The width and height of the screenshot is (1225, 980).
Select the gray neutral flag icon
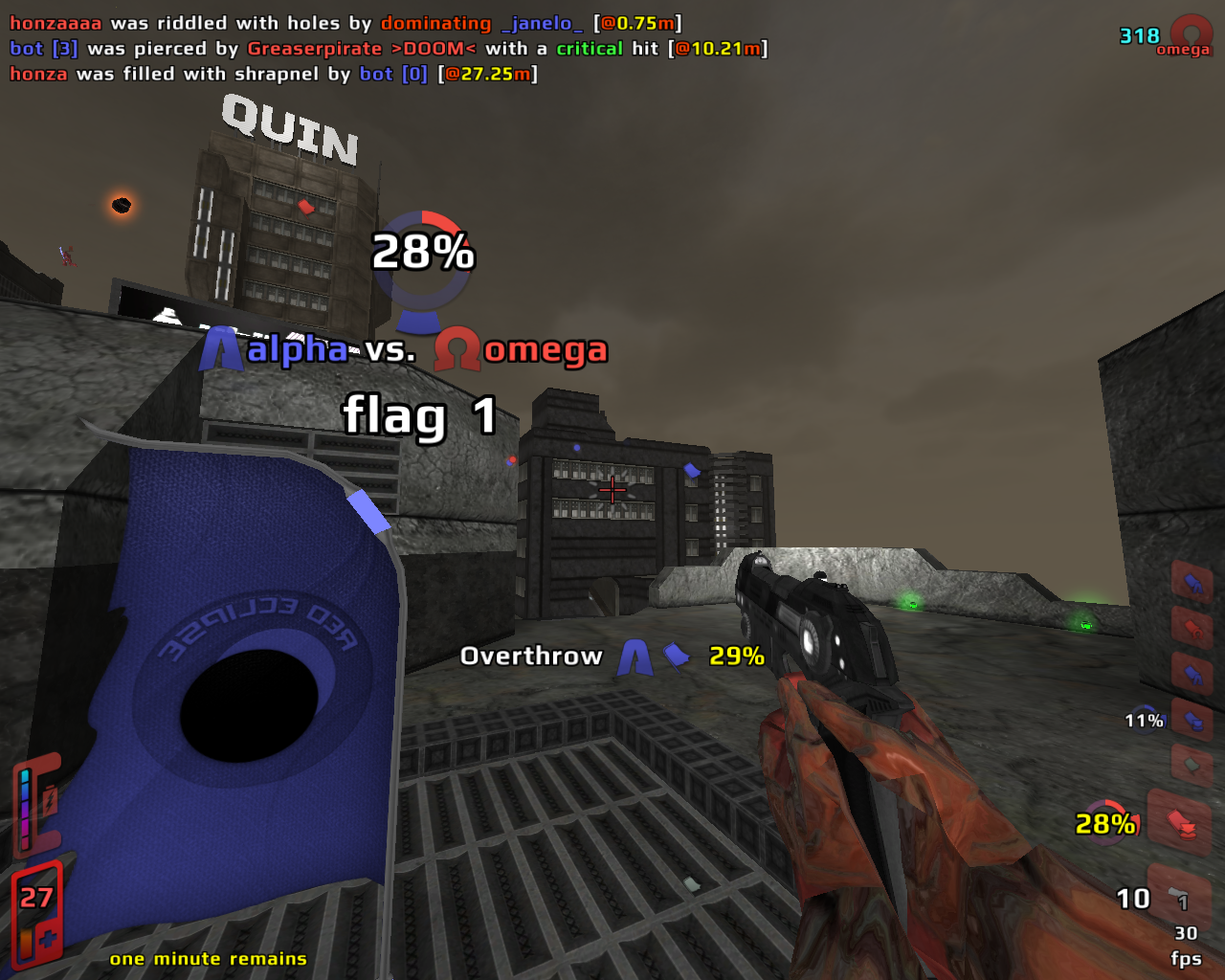[x=1192, y=766]
